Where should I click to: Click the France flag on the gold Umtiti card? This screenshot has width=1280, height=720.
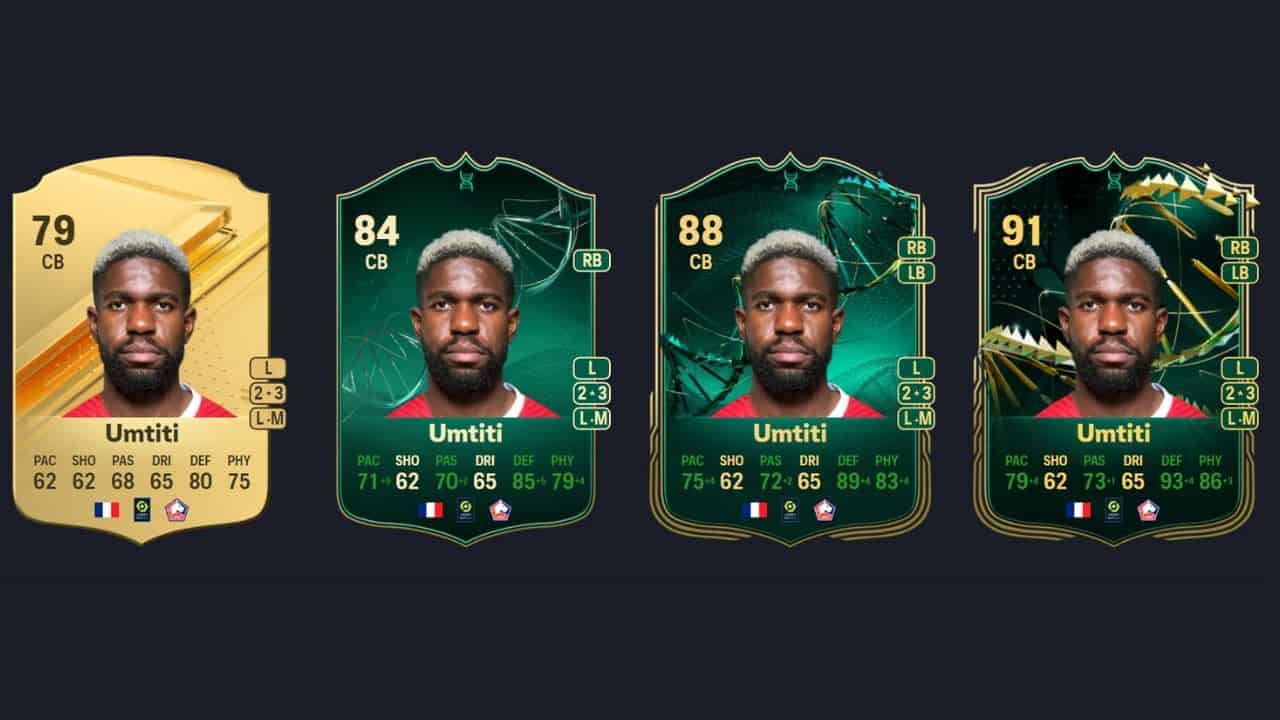tap(105, 509)
